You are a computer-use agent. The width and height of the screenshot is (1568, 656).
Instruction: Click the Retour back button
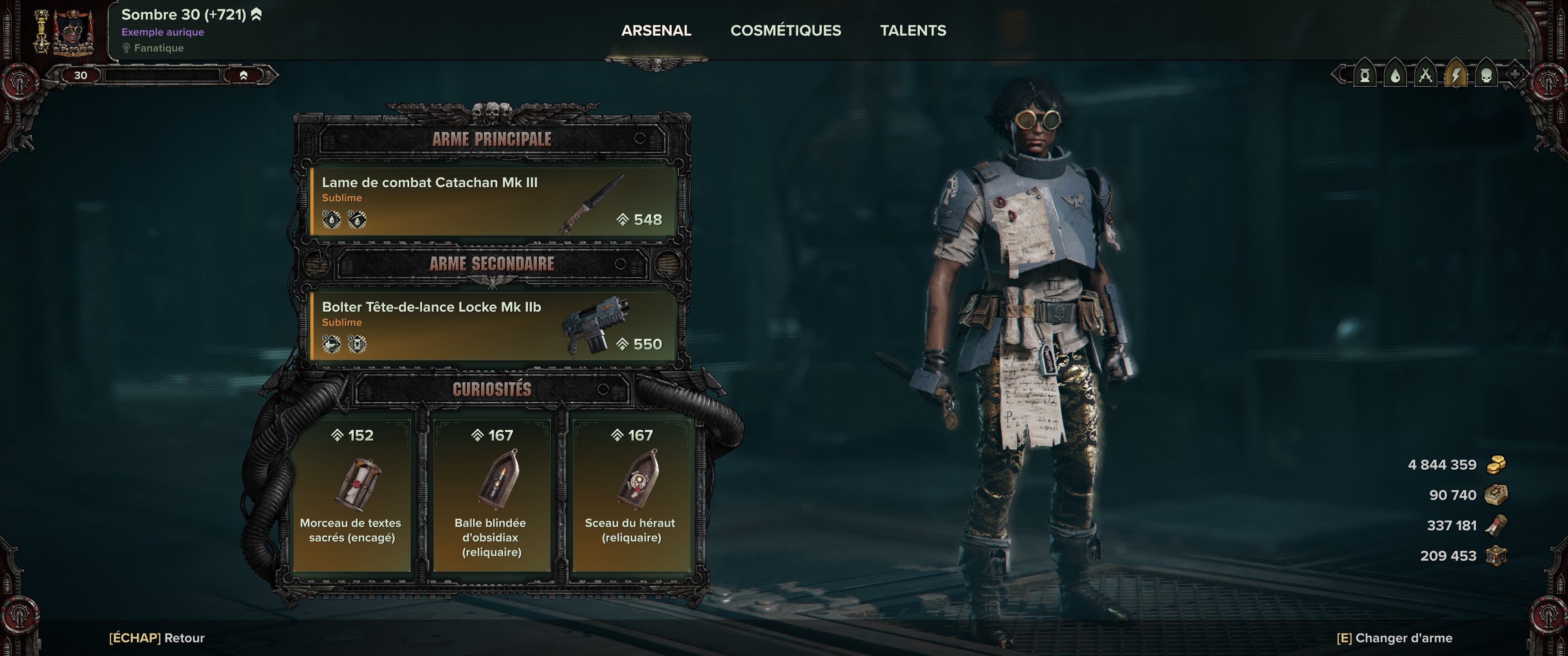click(x=156, y=638)
